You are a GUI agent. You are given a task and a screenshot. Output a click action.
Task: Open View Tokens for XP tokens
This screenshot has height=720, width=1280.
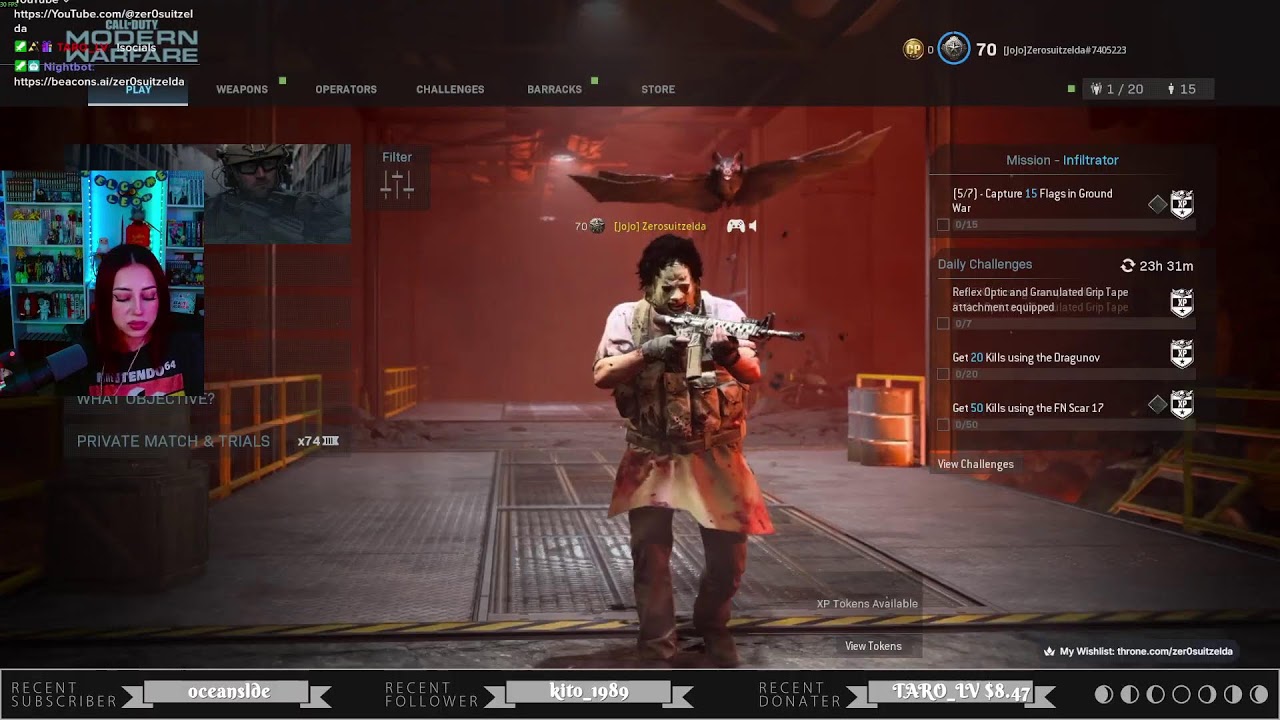(x=873, y=646)
